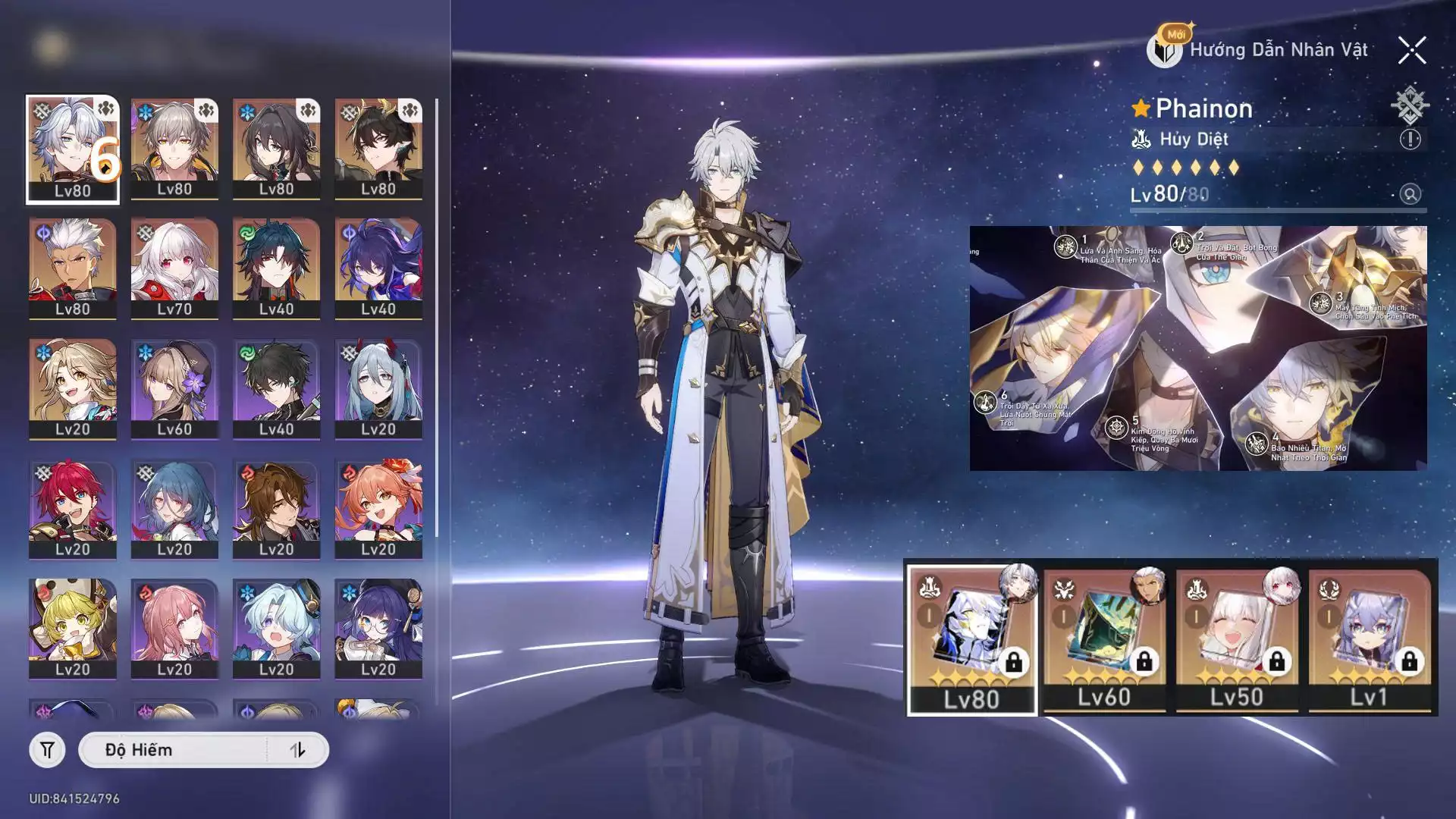Open the character filter funnel button

[x=47, y=750]
